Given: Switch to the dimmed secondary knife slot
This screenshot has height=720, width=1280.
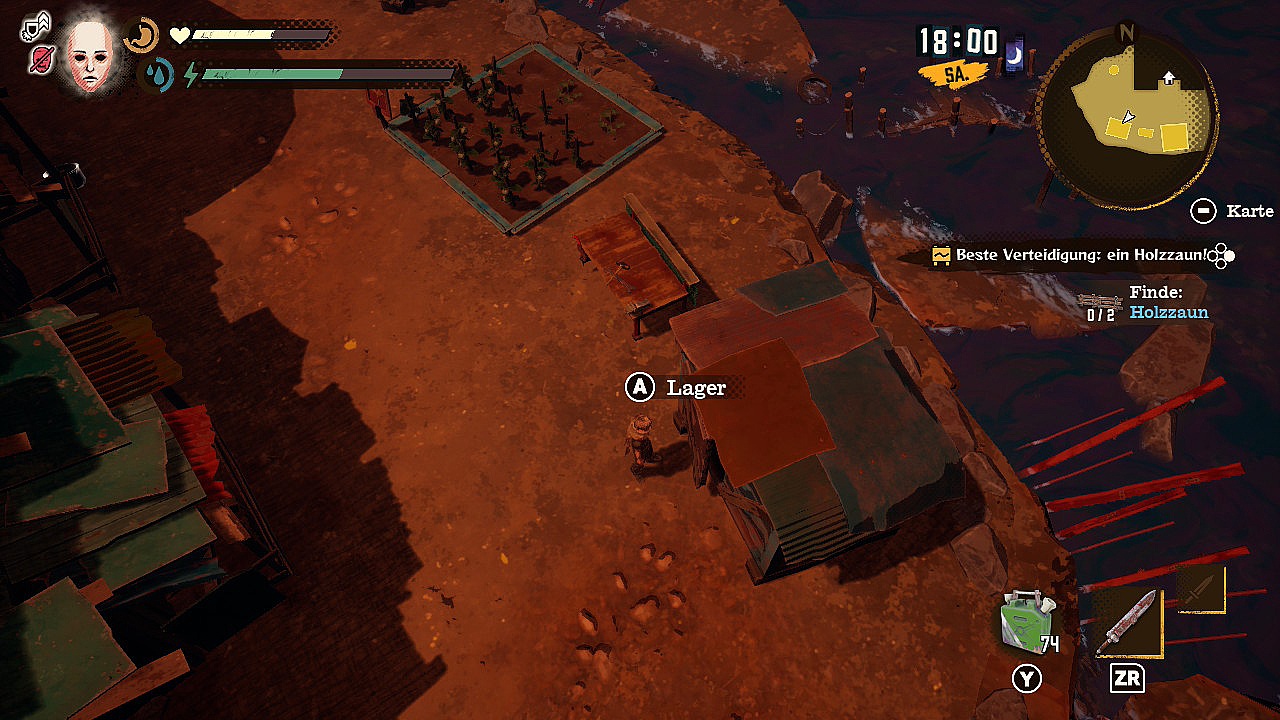Looking at the screenshot, I should tap(1201, 587).
